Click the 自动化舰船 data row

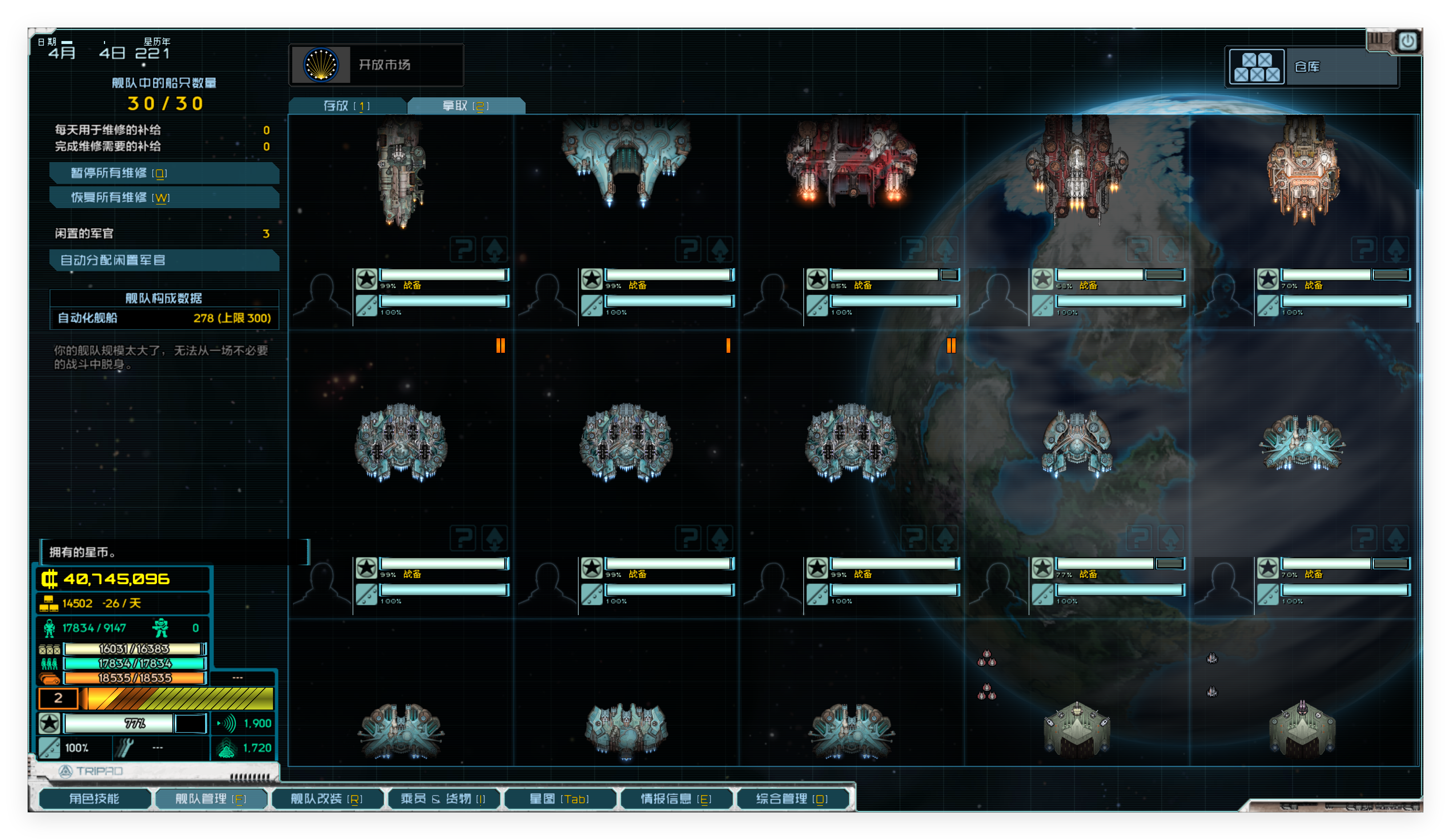164,318
